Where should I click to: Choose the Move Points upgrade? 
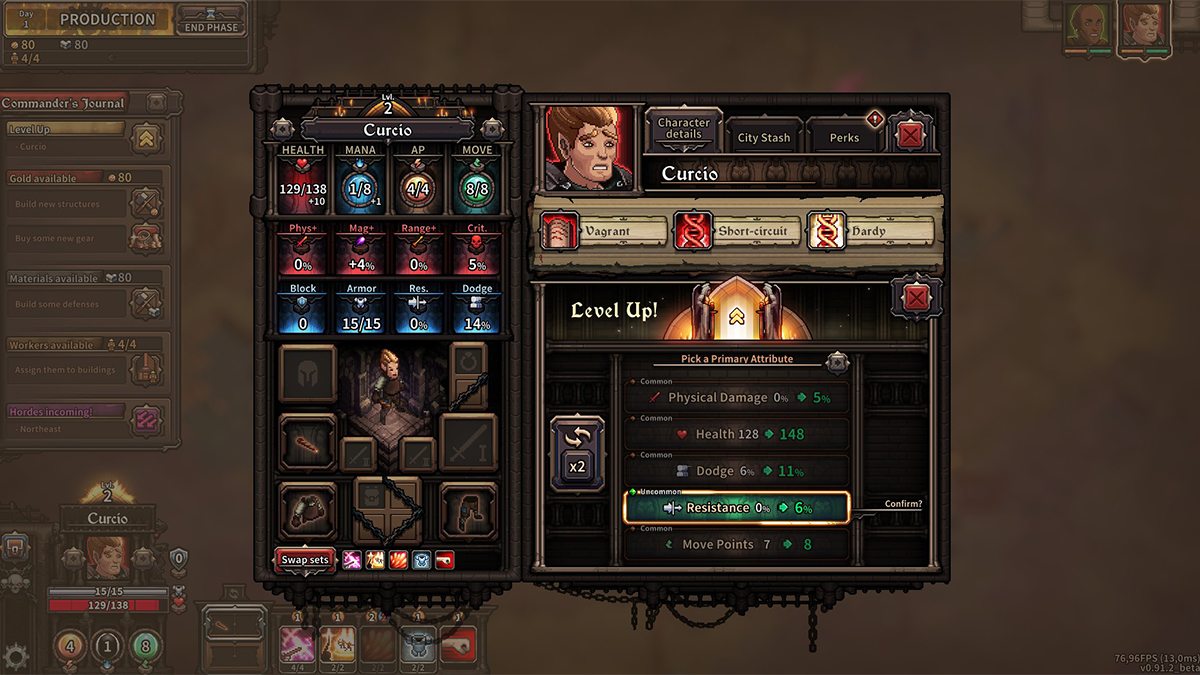736,545
